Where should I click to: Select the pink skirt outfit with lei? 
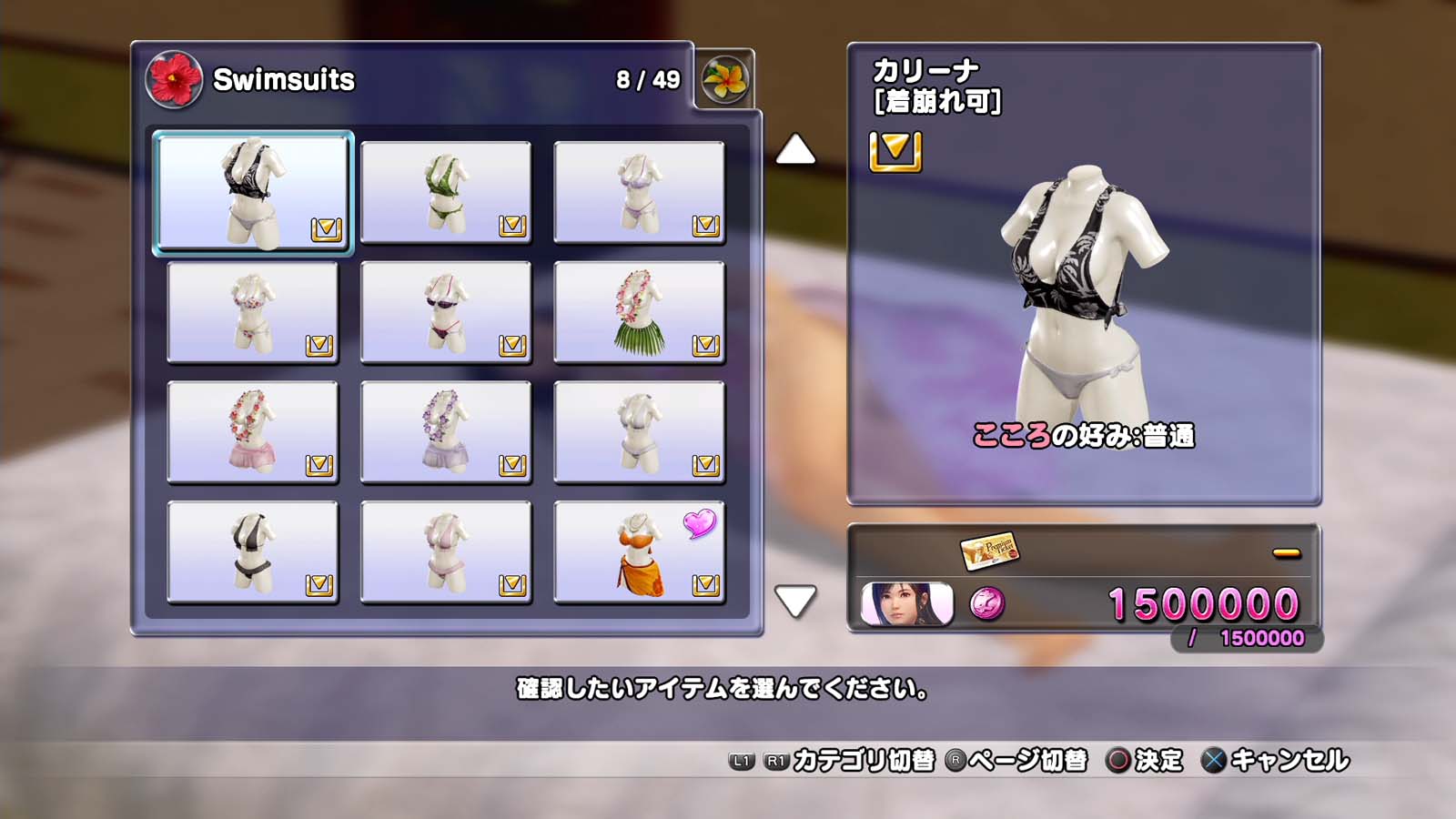[253, 432]
